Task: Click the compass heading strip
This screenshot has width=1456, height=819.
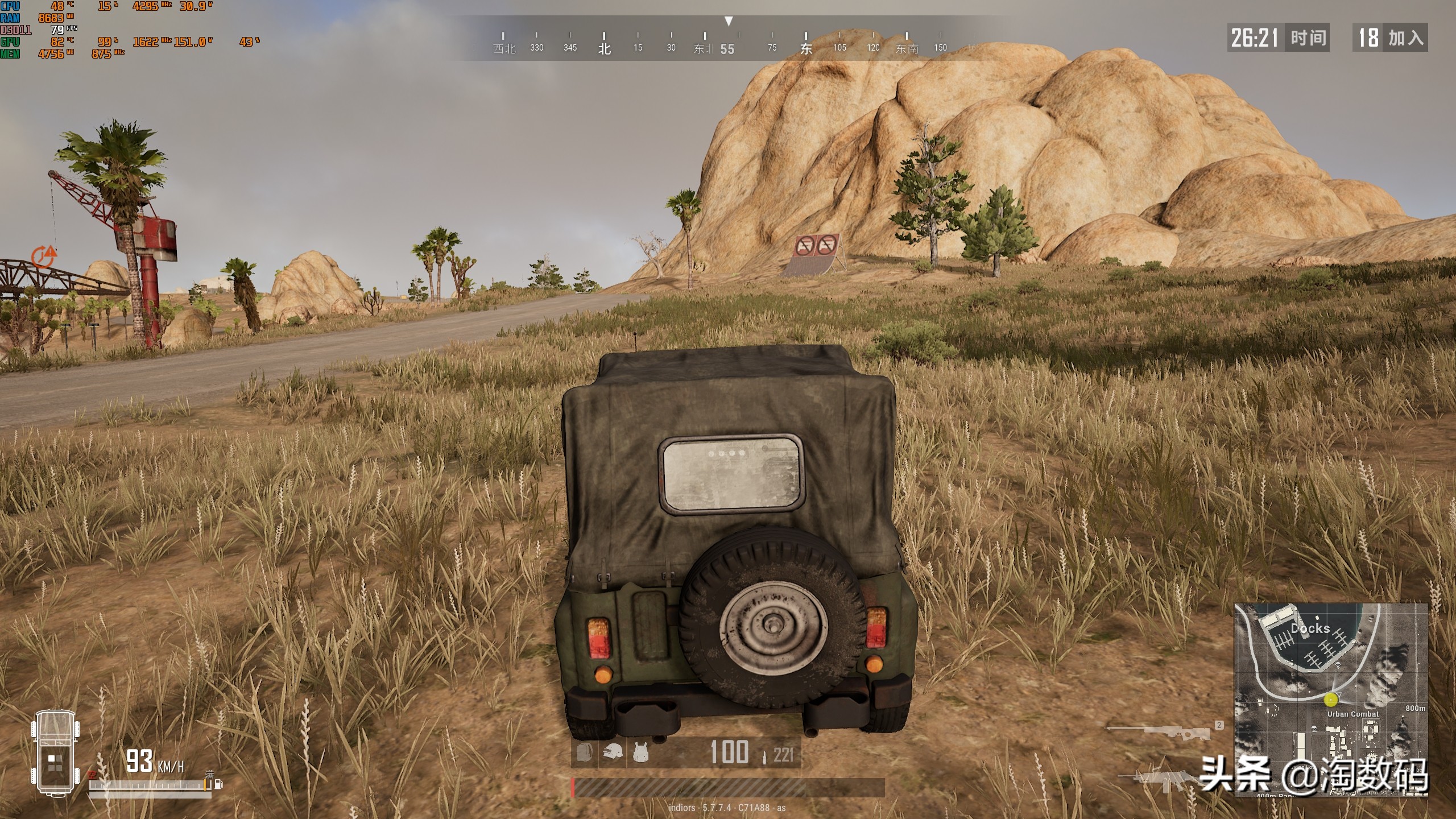Action: pyautogui.click(x=728, y=41)
